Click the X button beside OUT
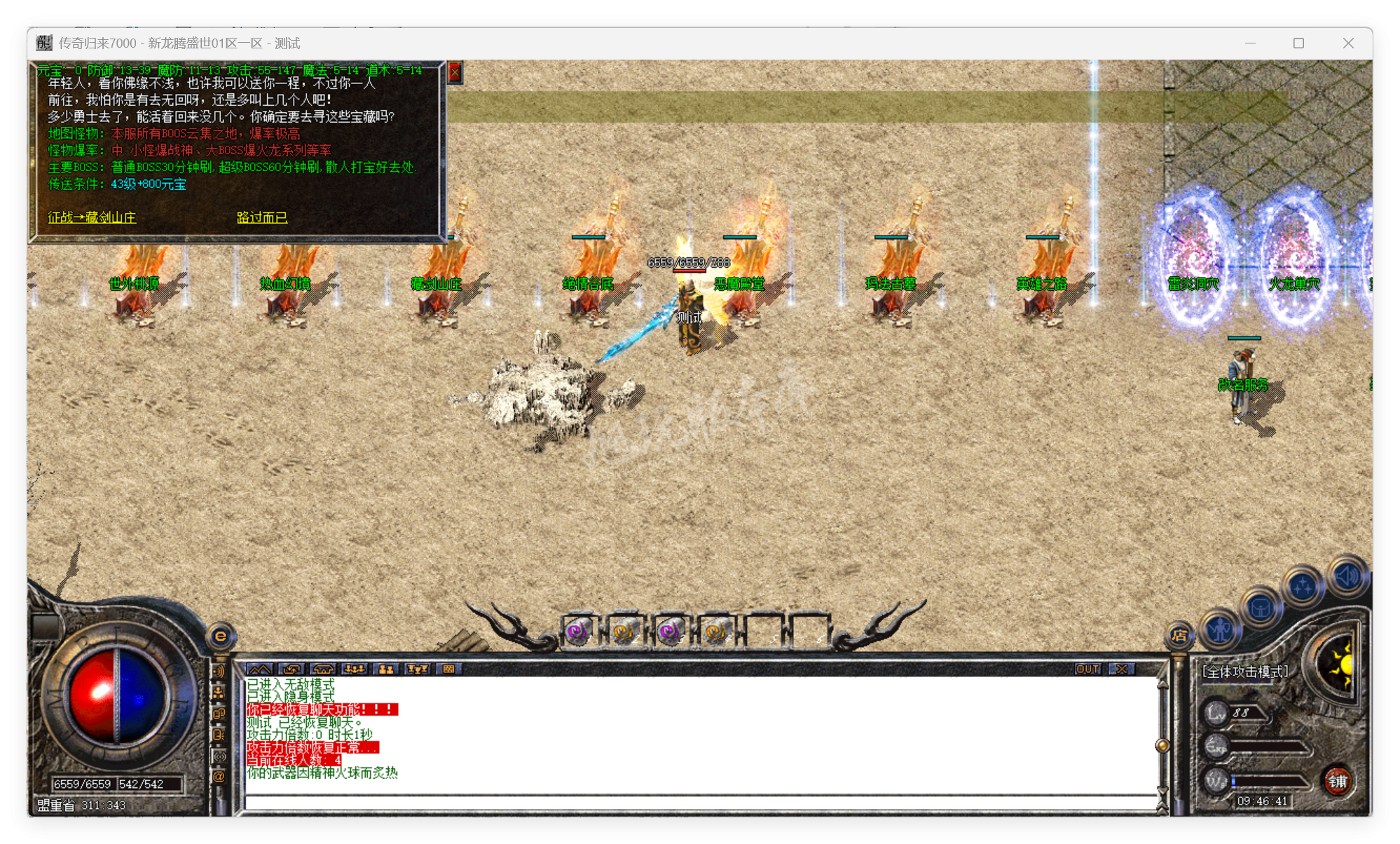Screen dimensions: 1400x844 coord(1122,669)
